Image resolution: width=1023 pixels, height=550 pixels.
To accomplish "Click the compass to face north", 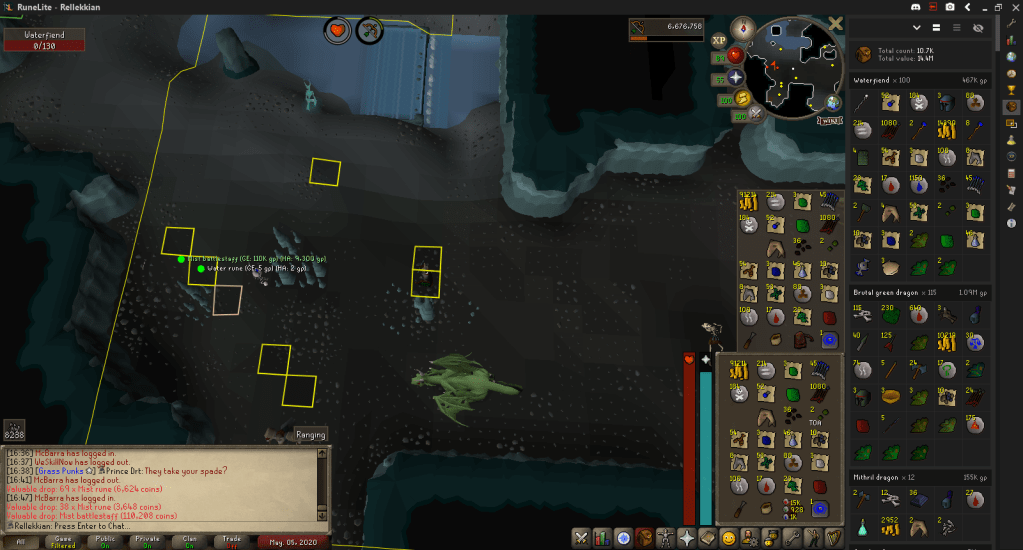I will 742,27.
